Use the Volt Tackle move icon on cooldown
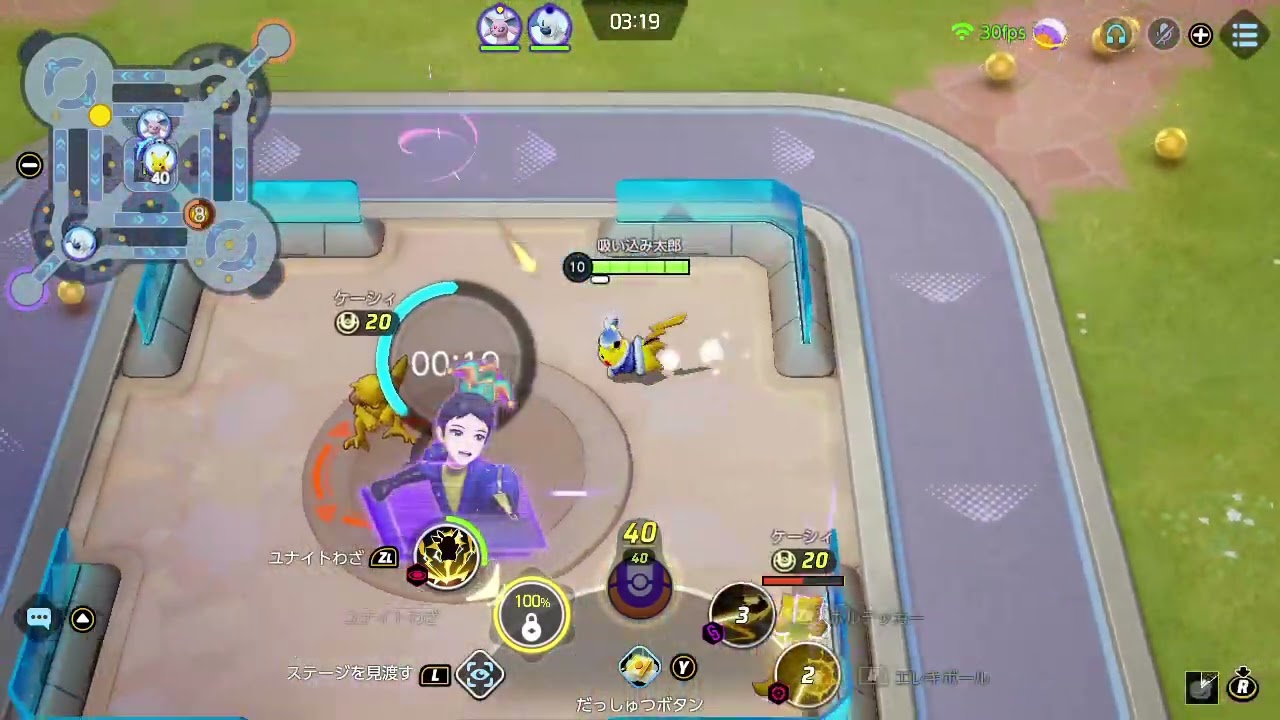This screenshot has width=1280, height=720. (742, 614)
